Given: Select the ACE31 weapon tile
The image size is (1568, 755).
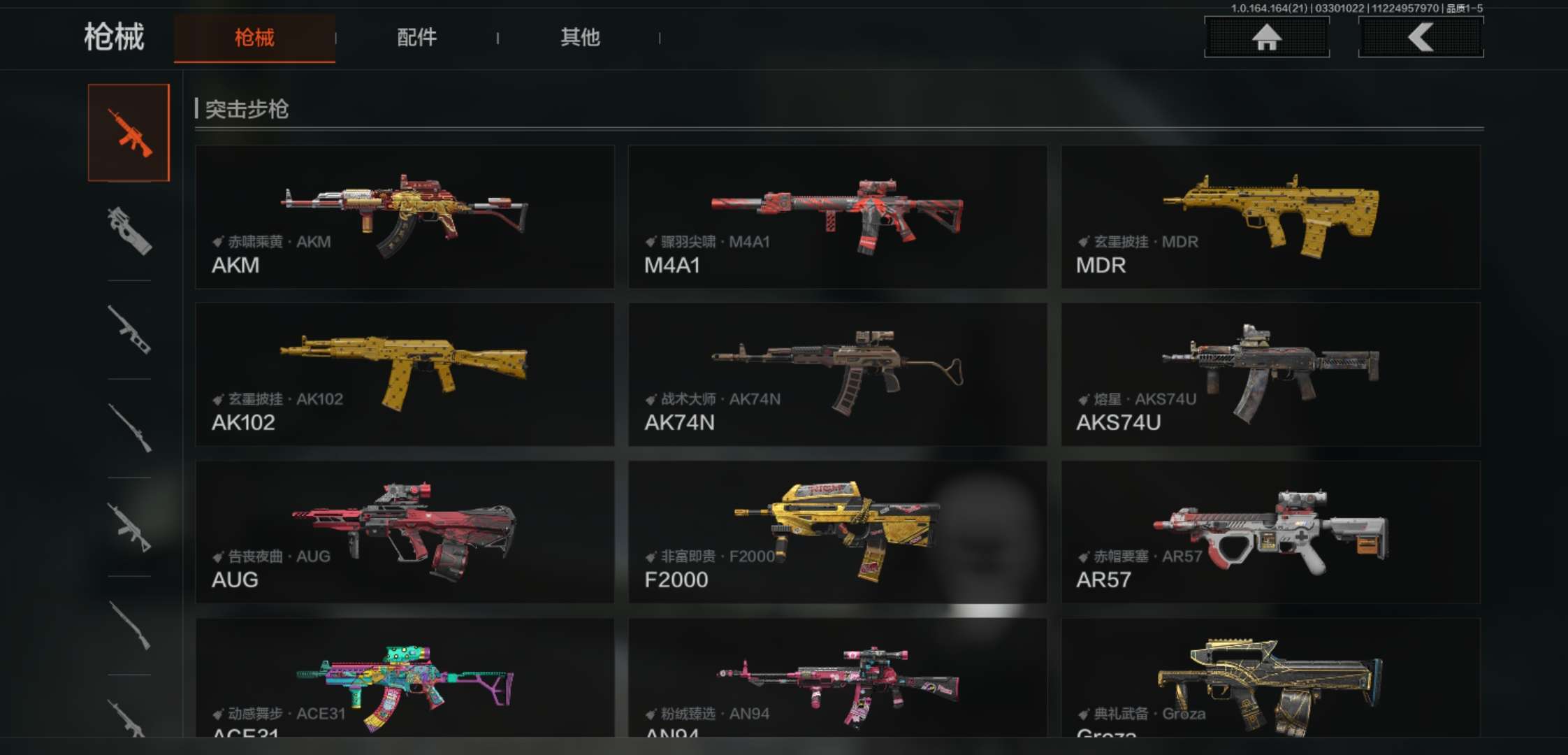Looking at the screenshot, I should pyautogui.click(x=405, y=678).
